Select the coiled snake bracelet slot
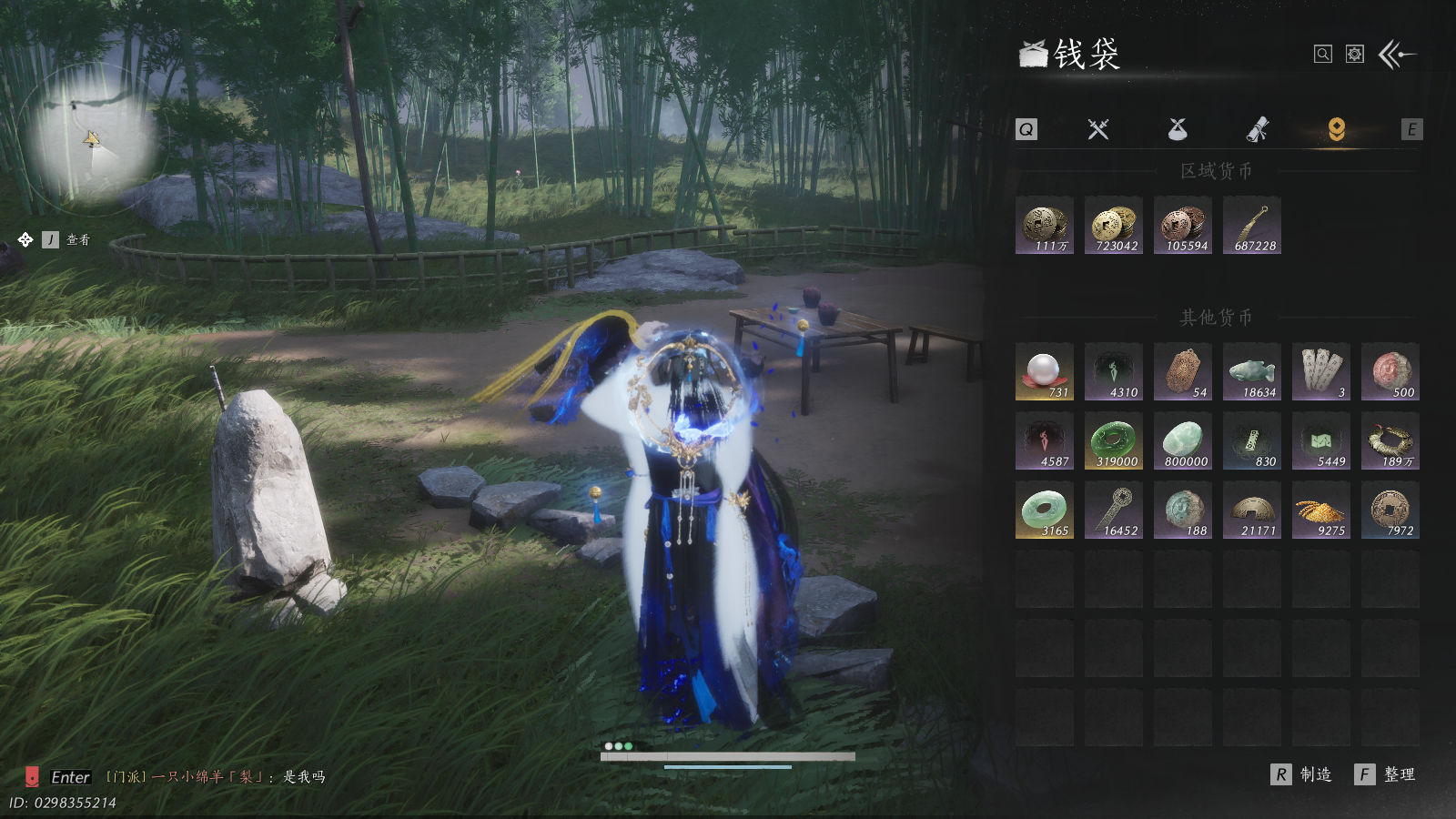Screen dimensions: 1456x819 (1390, 440)
